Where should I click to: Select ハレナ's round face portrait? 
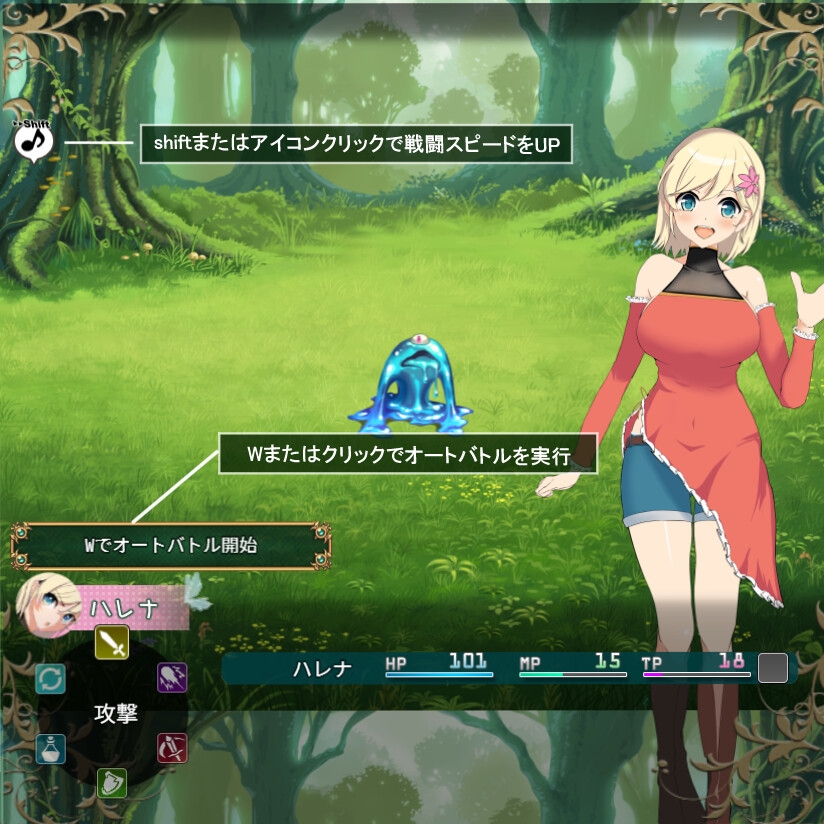click(49, 607)
